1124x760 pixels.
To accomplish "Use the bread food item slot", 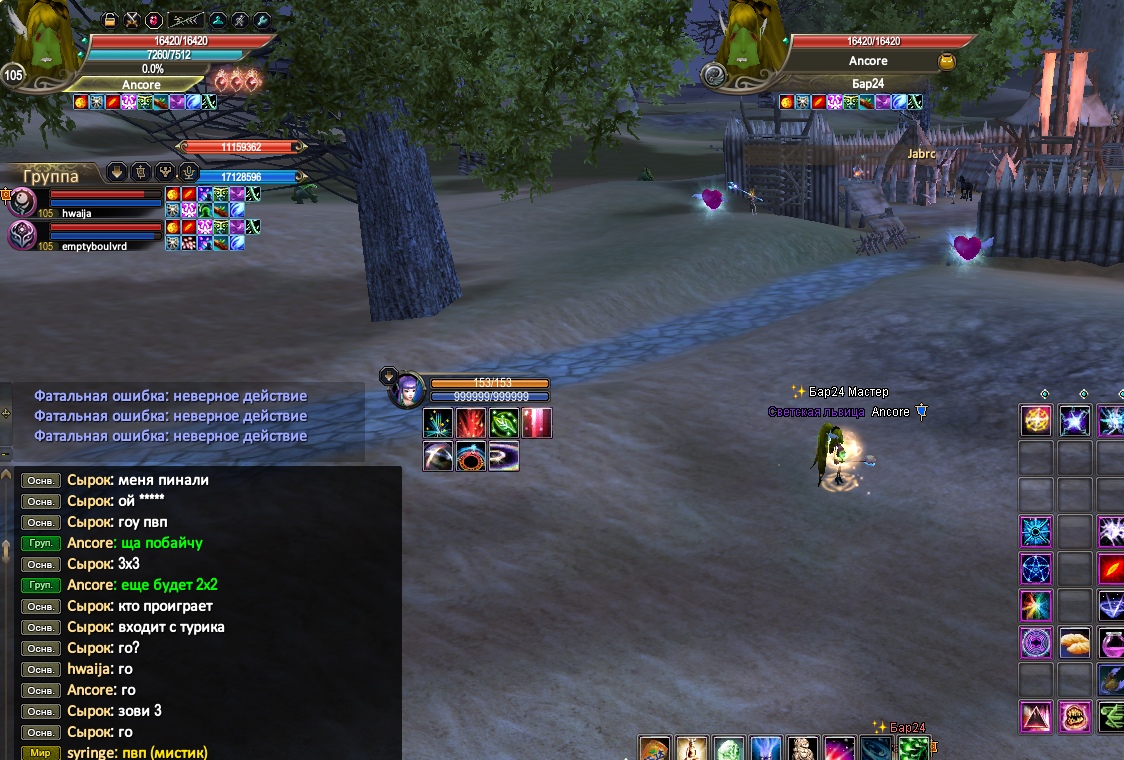I will [x=1074, y=642].
